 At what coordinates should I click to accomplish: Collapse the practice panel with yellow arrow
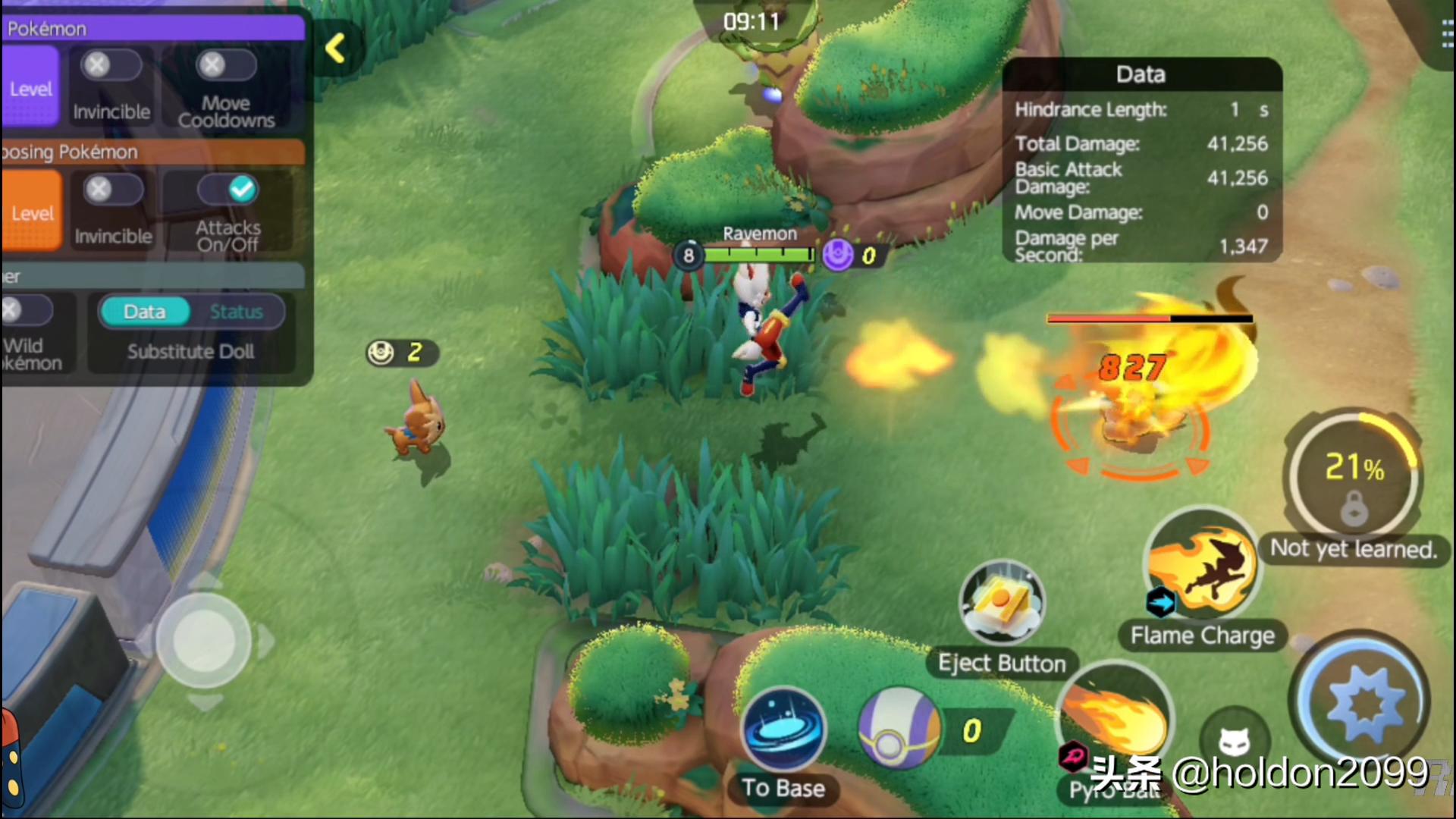tap(336, 49)
